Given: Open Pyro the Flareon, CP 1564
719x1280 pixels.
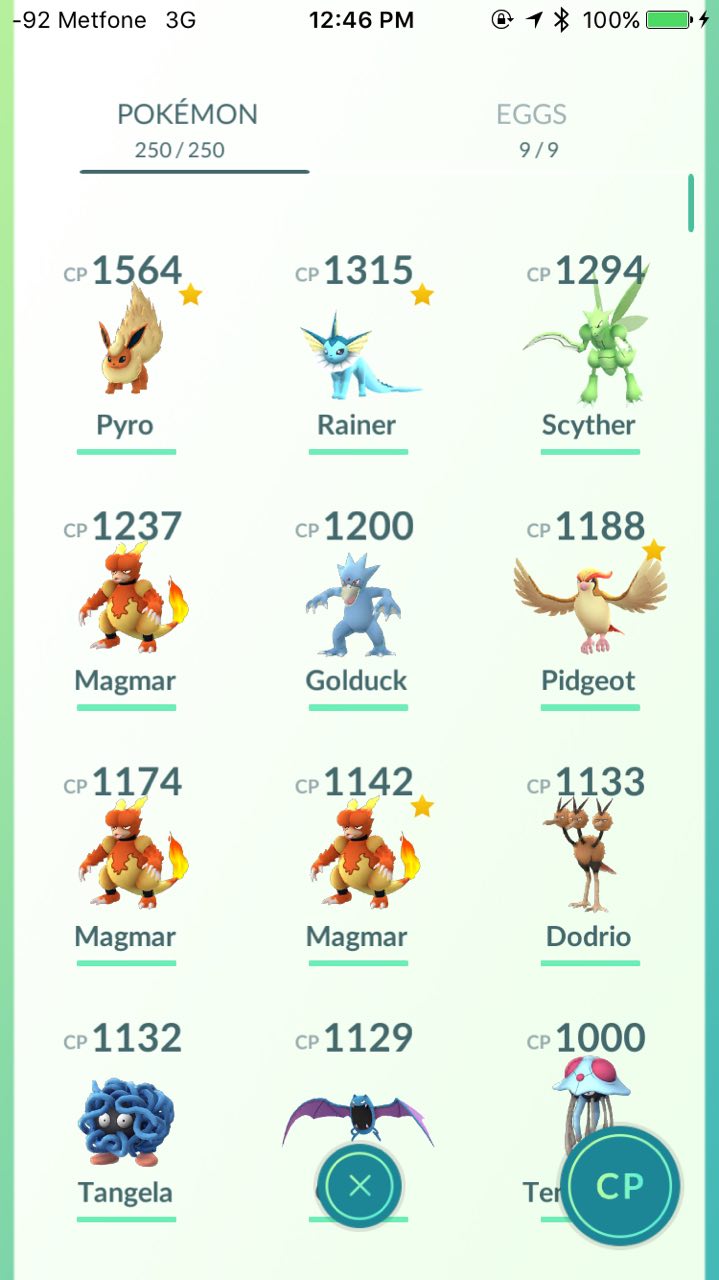Looking at the screenshot, I should coord(126,345).
